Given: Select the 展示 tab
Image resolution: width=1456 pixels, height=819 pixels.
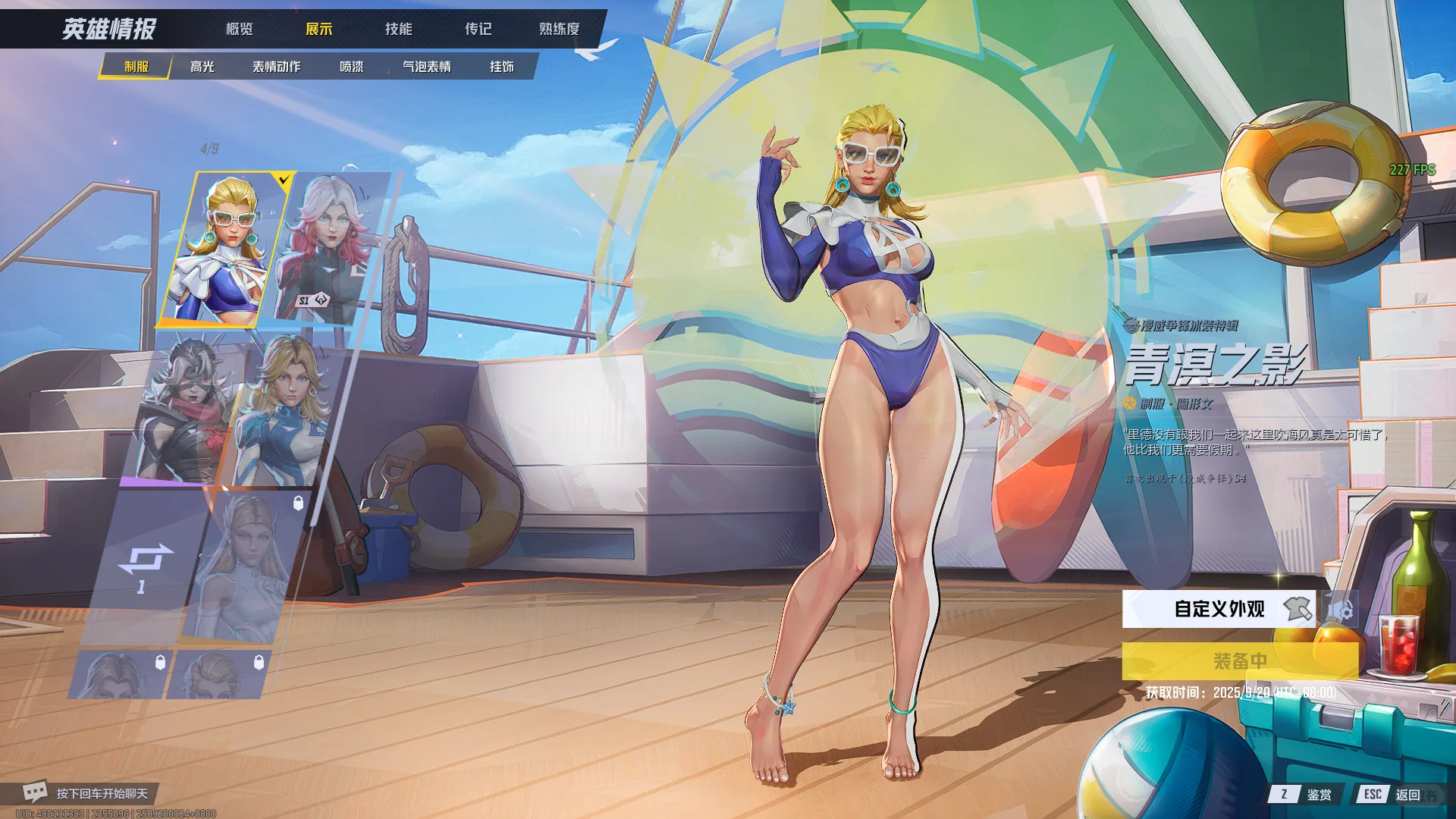Looking at the screenshot, I should [318, 29].
